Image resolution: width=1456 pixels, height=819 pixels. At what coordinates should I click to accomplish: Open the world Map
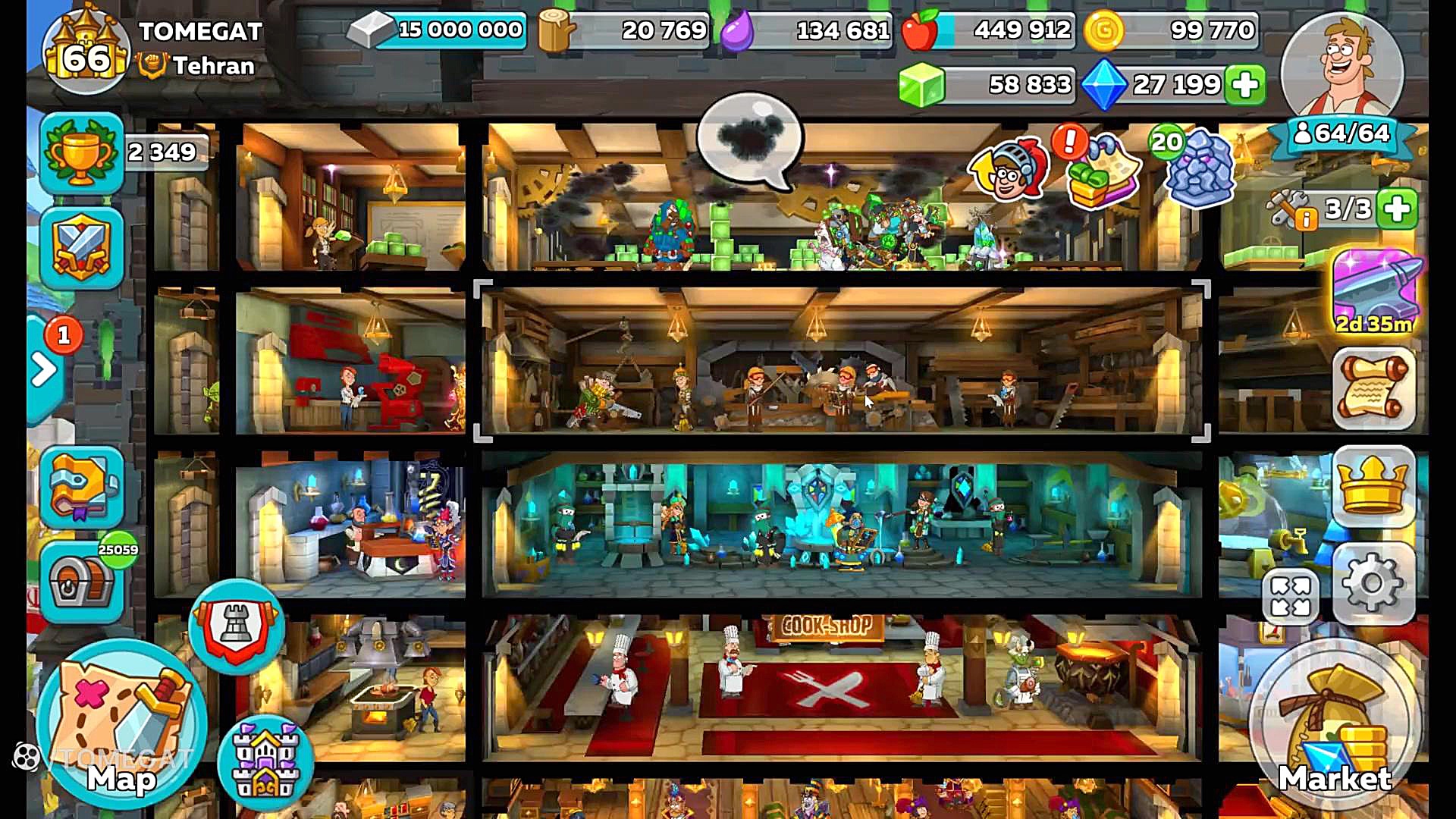[121, 724]
